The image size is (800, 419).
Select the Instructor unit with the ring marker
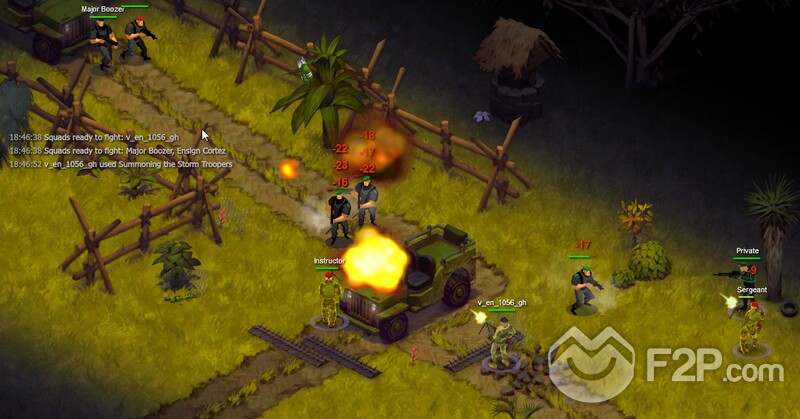pos(329,298)
